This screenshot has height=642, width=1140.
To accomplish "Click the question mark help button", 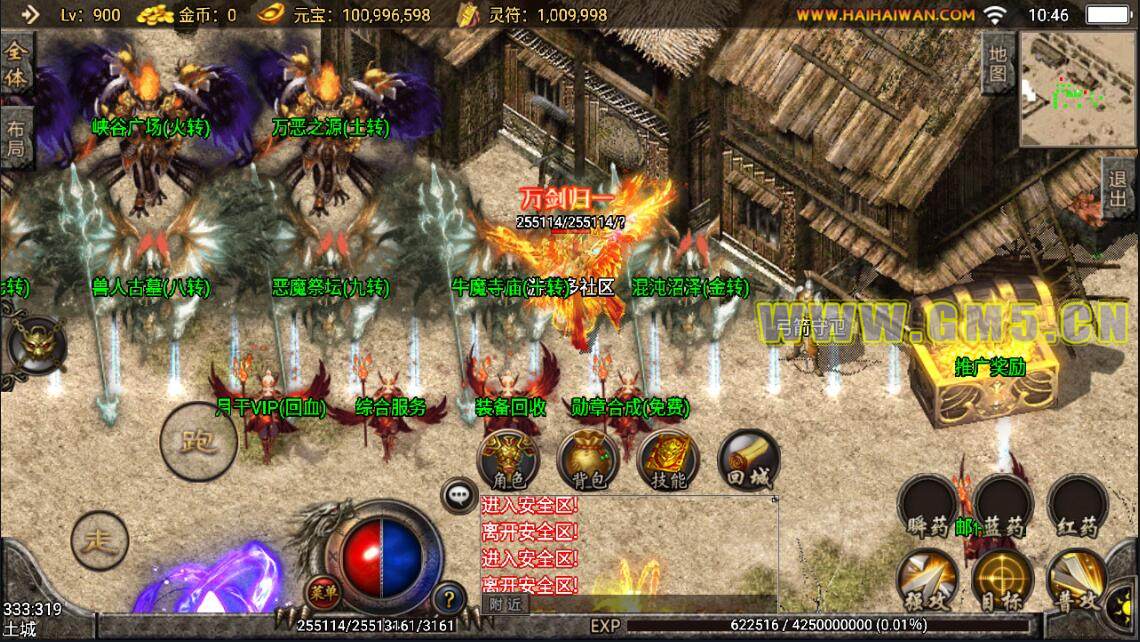I will coord(450,598).
